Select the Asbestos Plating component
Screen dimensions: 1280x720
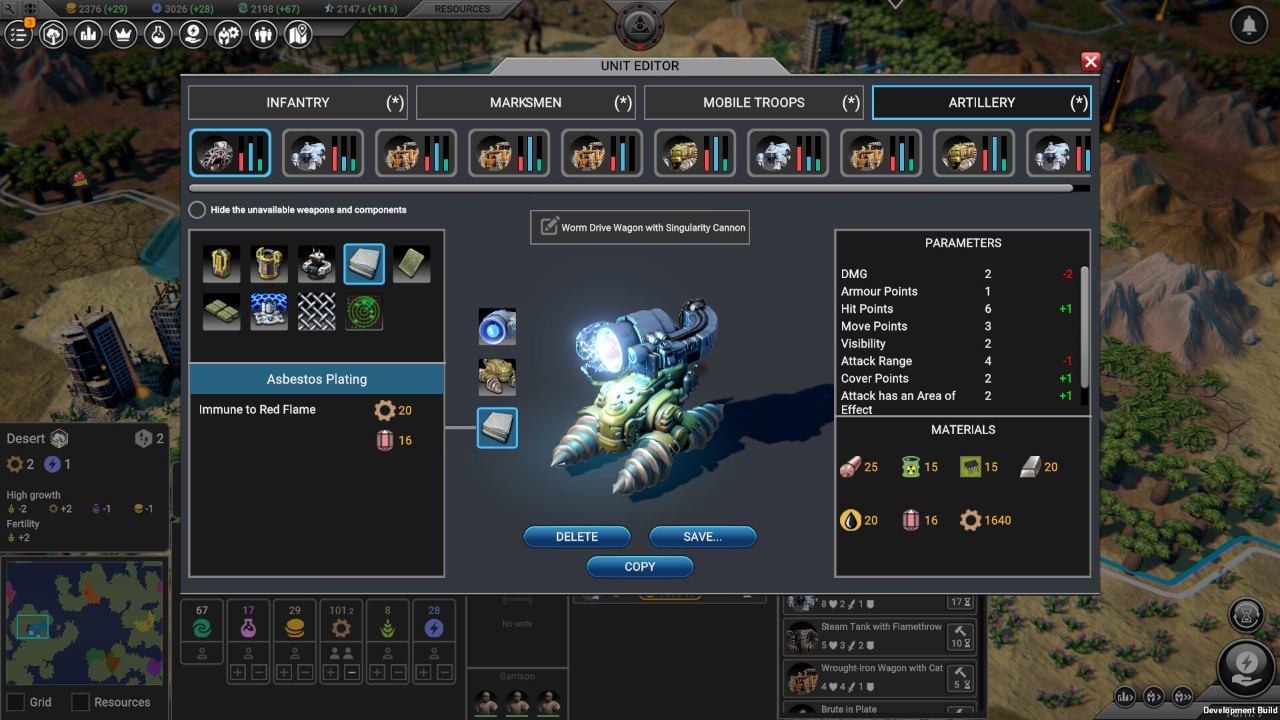(364, 264)
